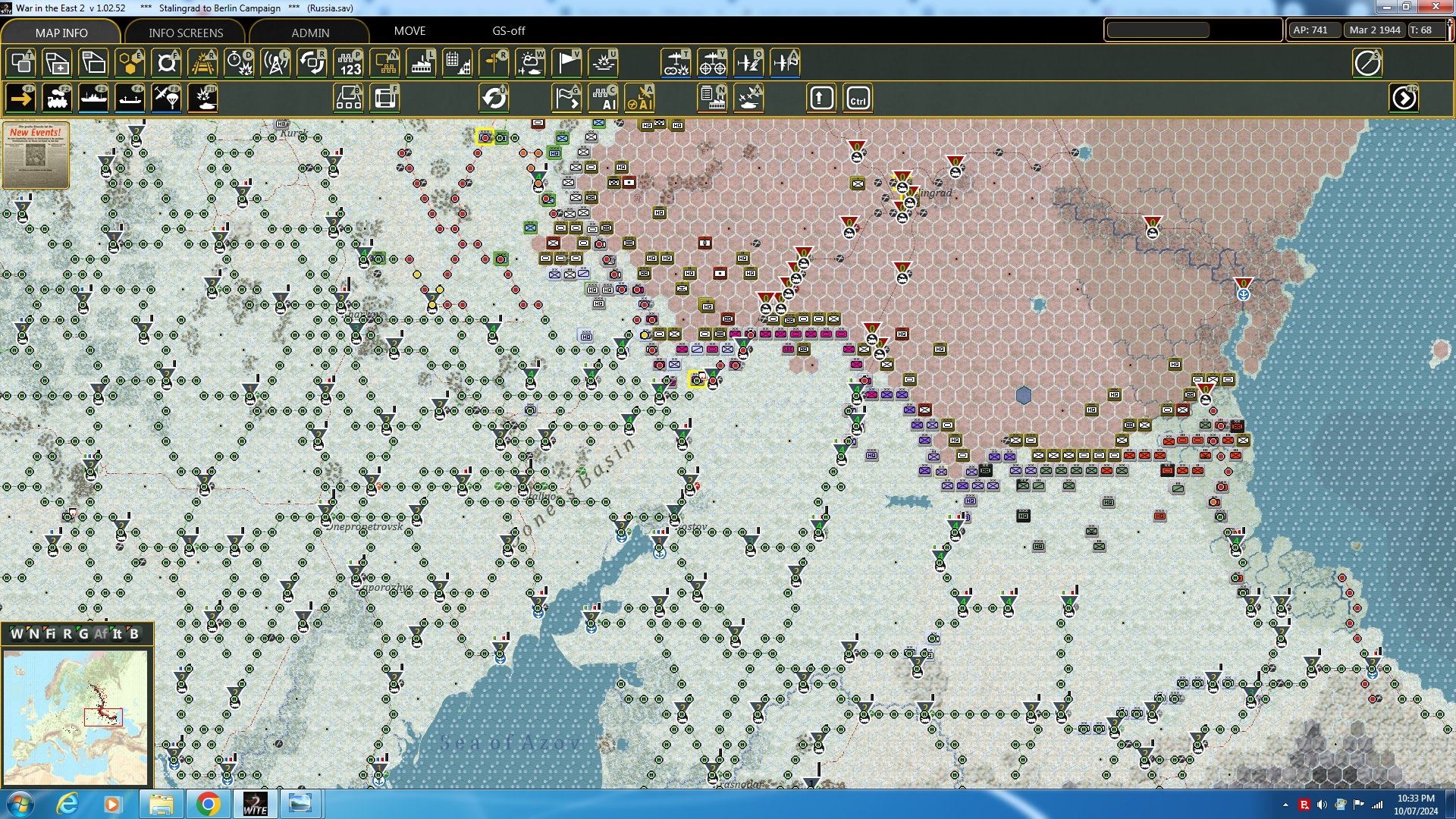Switch to the INFO SCREENS tab
The height and width of the screenshot is (819, 1456).
(185, 33)
